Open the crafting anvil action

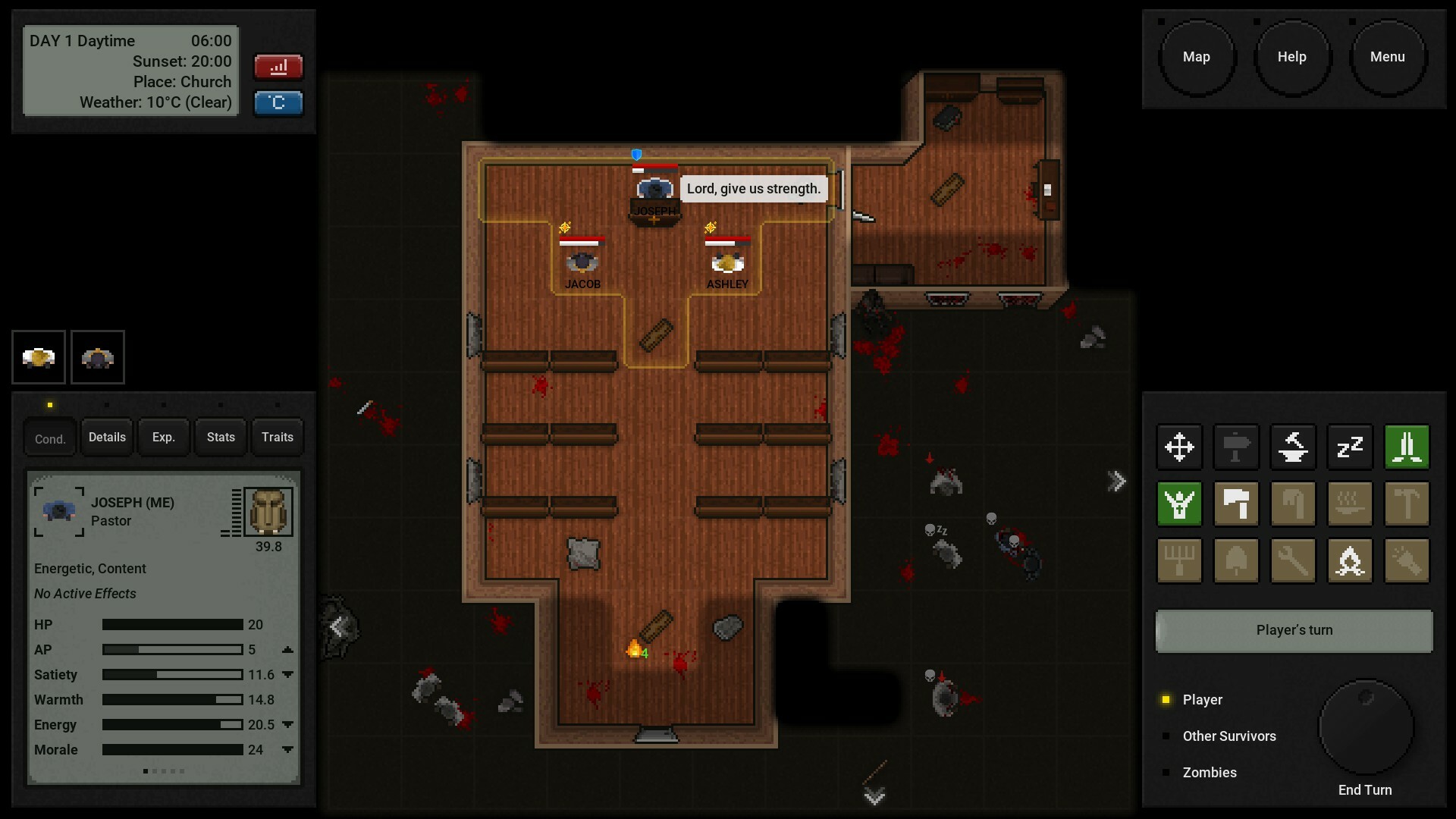tap(1292, 447)
